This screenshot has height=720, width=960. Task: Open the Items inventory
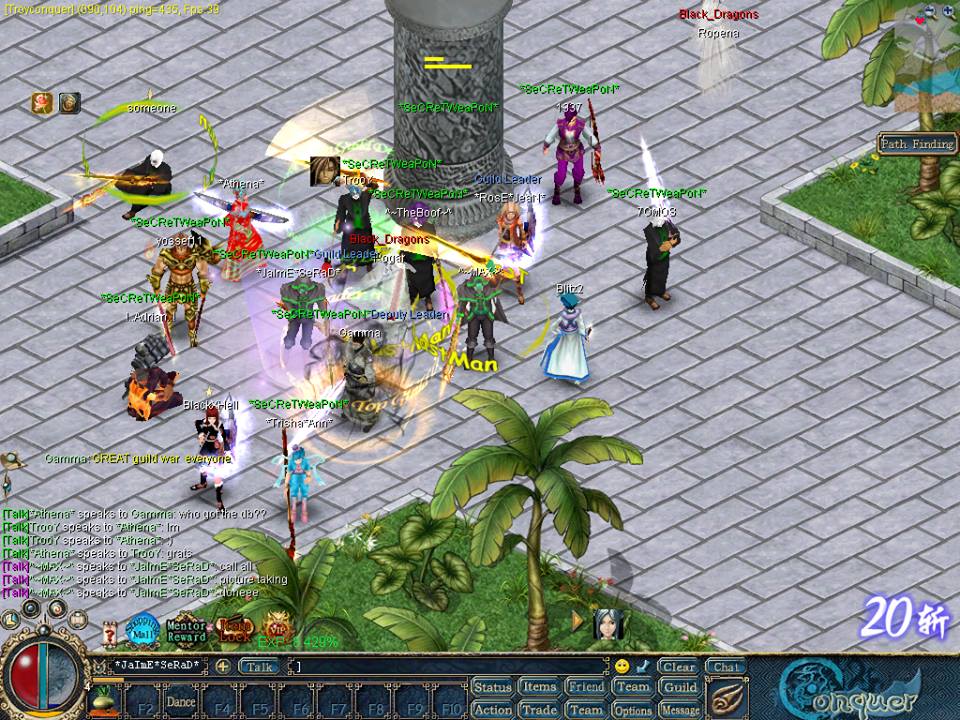click(539, 687)
